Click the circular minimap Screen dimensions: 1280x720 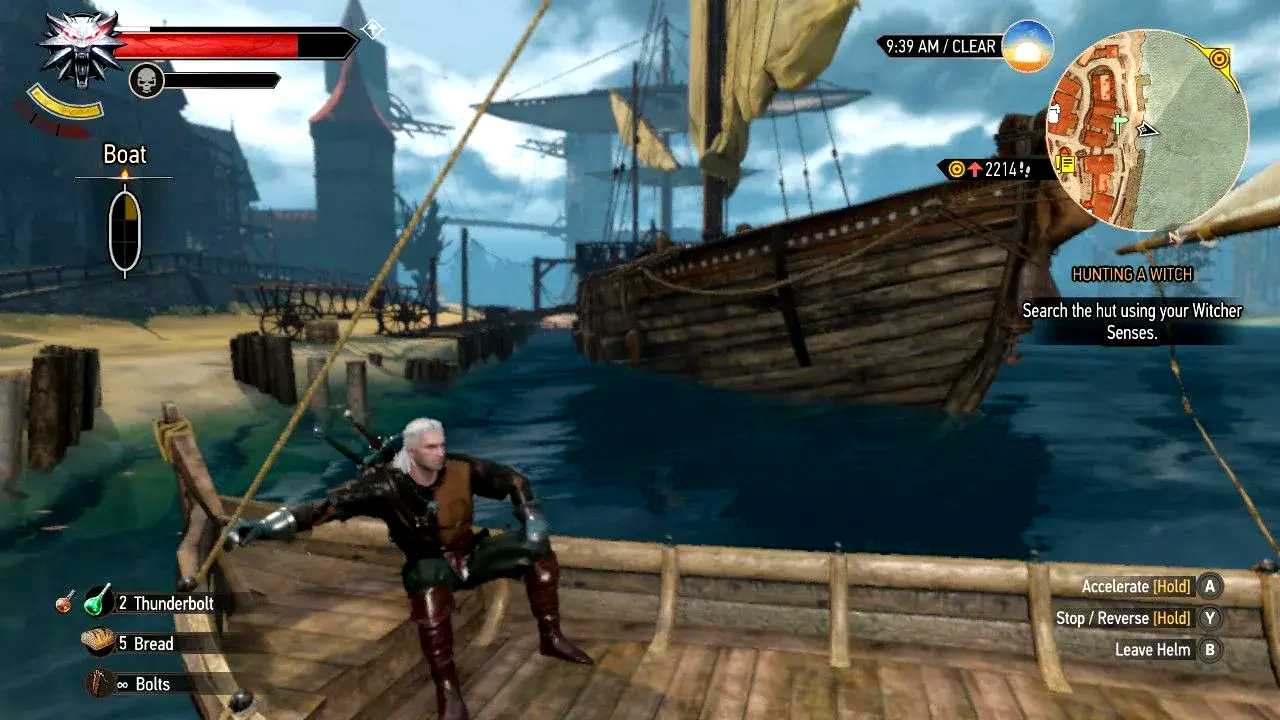(1147, 130)
